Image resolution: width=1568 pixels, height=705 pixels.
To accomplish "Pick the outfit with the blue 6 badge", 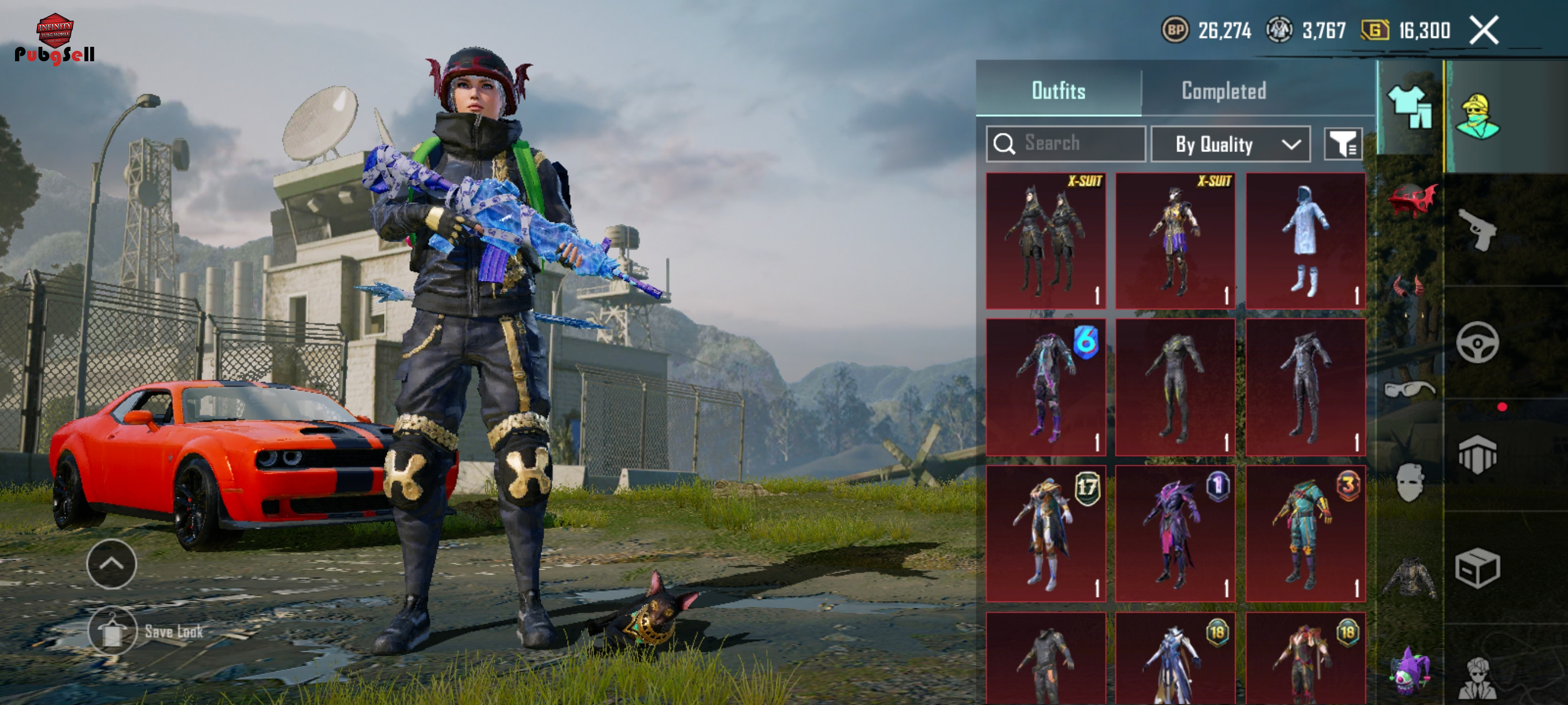I will click(x=1045, y=387).
